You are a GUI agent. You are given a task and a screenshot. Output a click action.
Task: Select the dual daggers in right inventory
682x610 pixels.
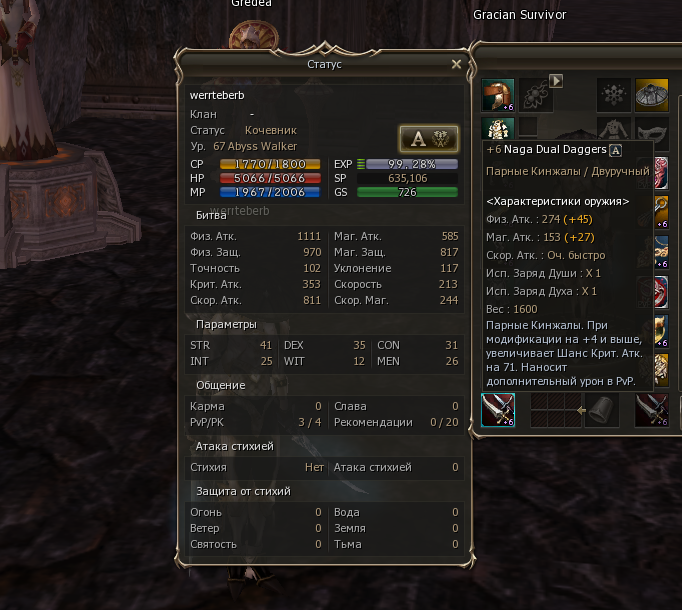point(652,410)
